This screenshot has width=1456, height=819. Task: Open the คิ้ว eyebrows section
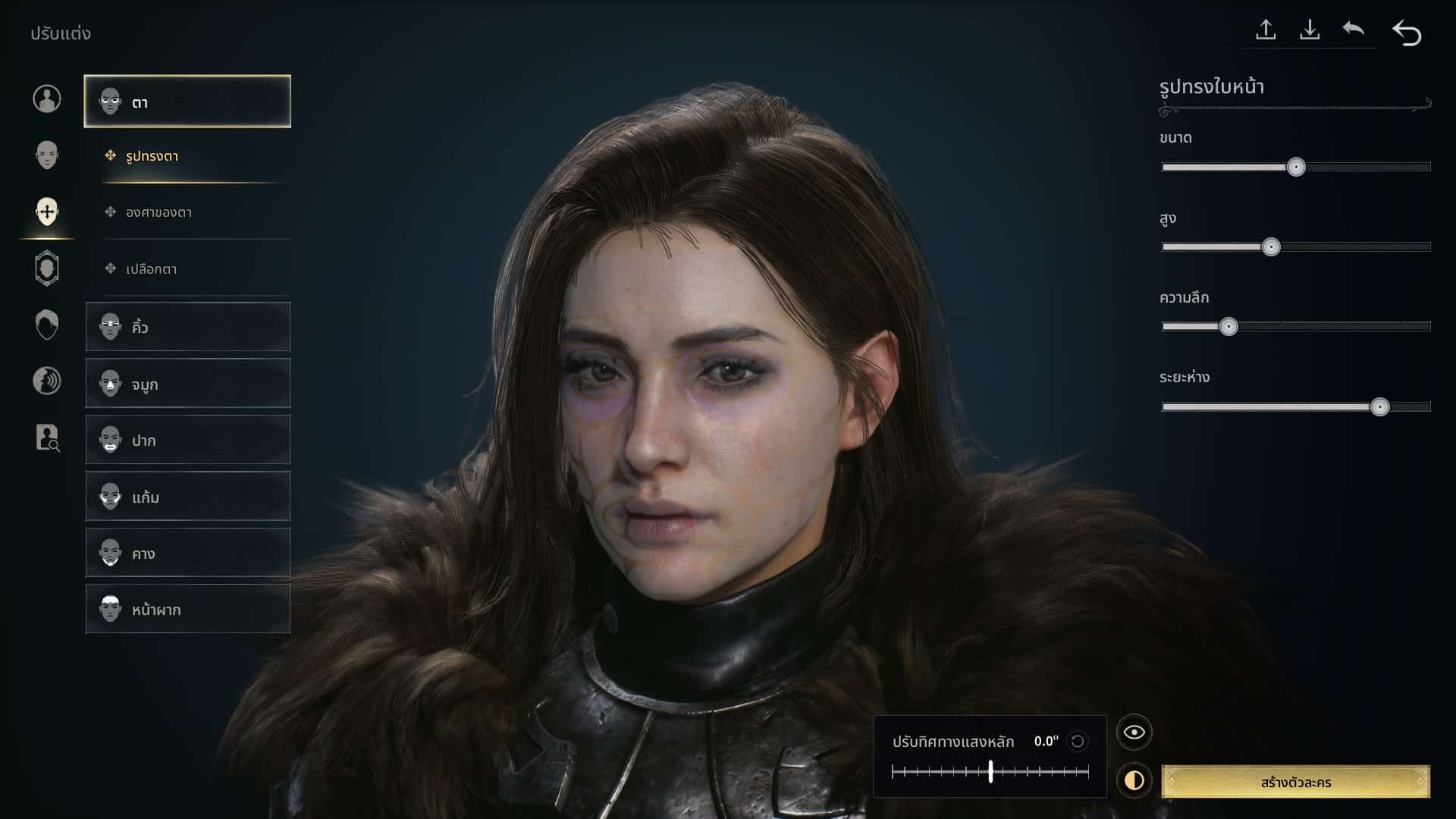coord(187,327)
